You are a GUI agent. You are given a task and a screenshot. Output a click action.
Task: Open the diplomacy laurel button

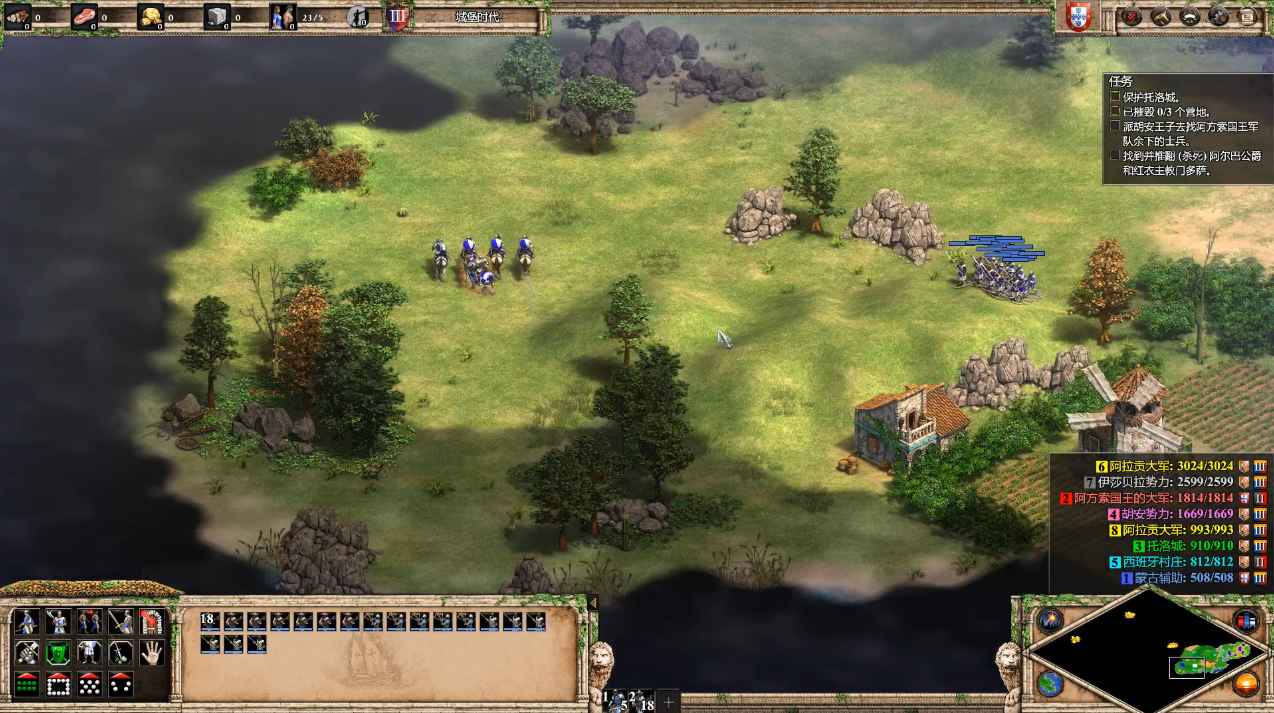pyautogui.click(x=1190, y=16)
